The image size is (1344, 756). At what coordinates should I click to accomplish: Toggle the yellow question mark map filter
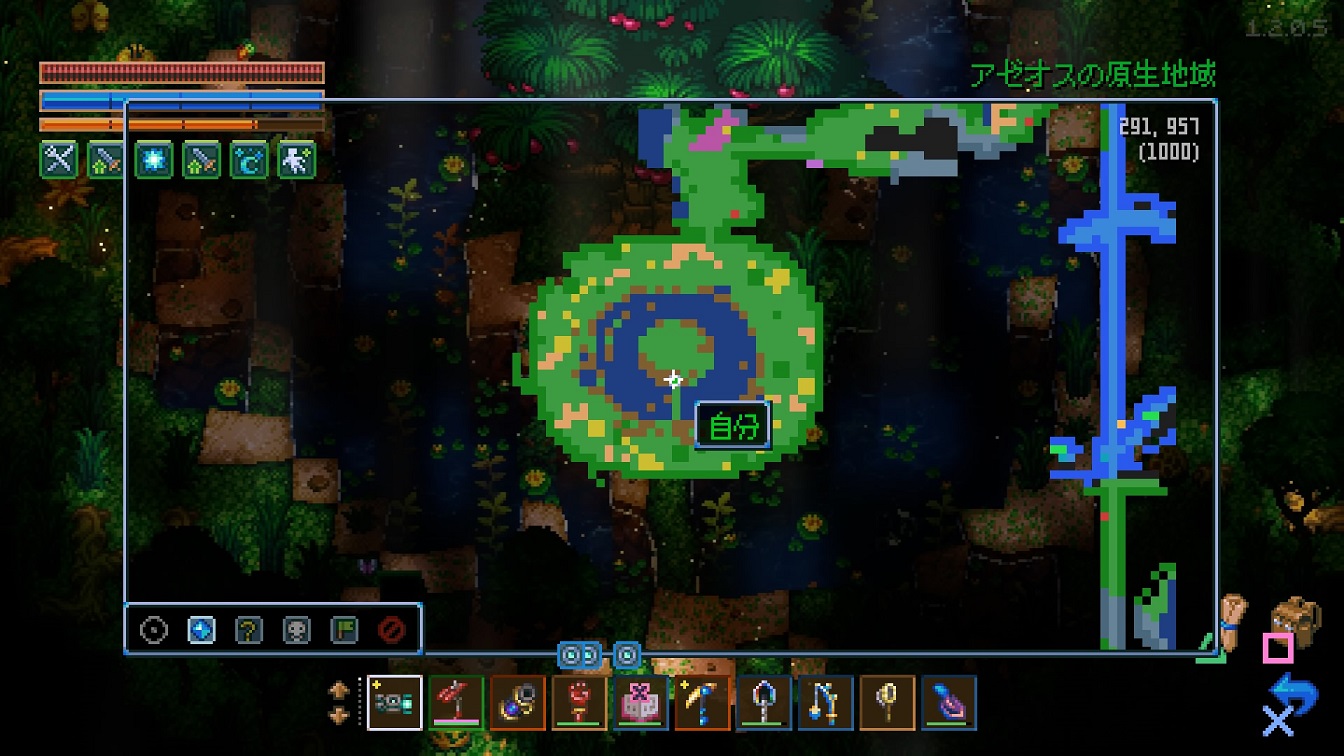(x=249, y=630)
